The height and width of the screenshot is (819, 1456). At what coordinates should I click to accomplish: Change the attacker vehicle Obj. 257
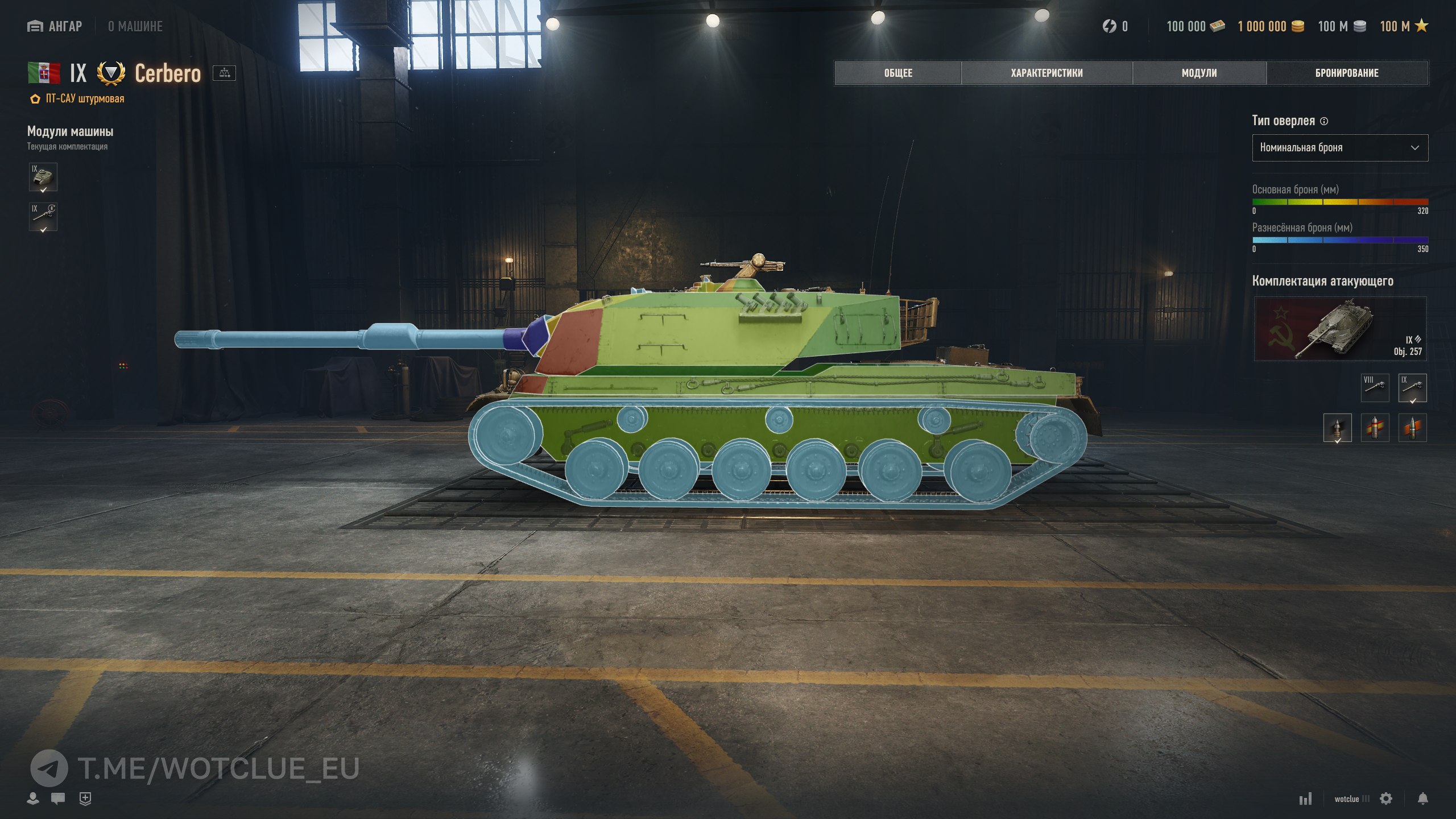pos(1339,329)
